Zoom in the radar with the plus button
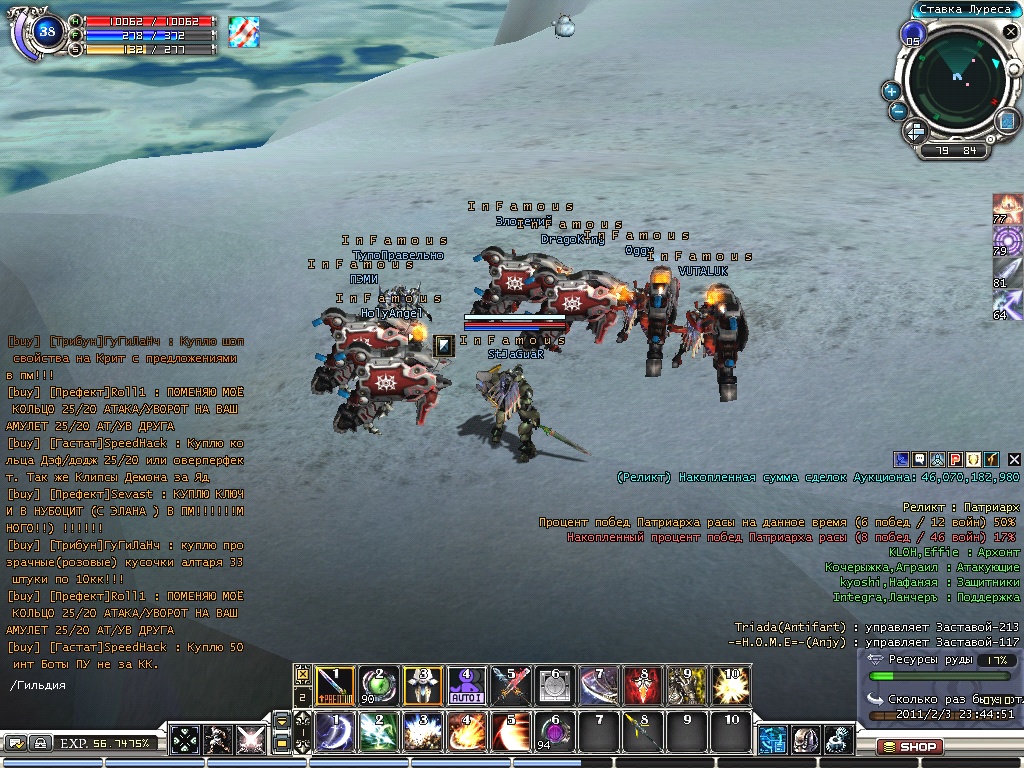This screenshot has height=768, width=1024. [x=891, y=90]
